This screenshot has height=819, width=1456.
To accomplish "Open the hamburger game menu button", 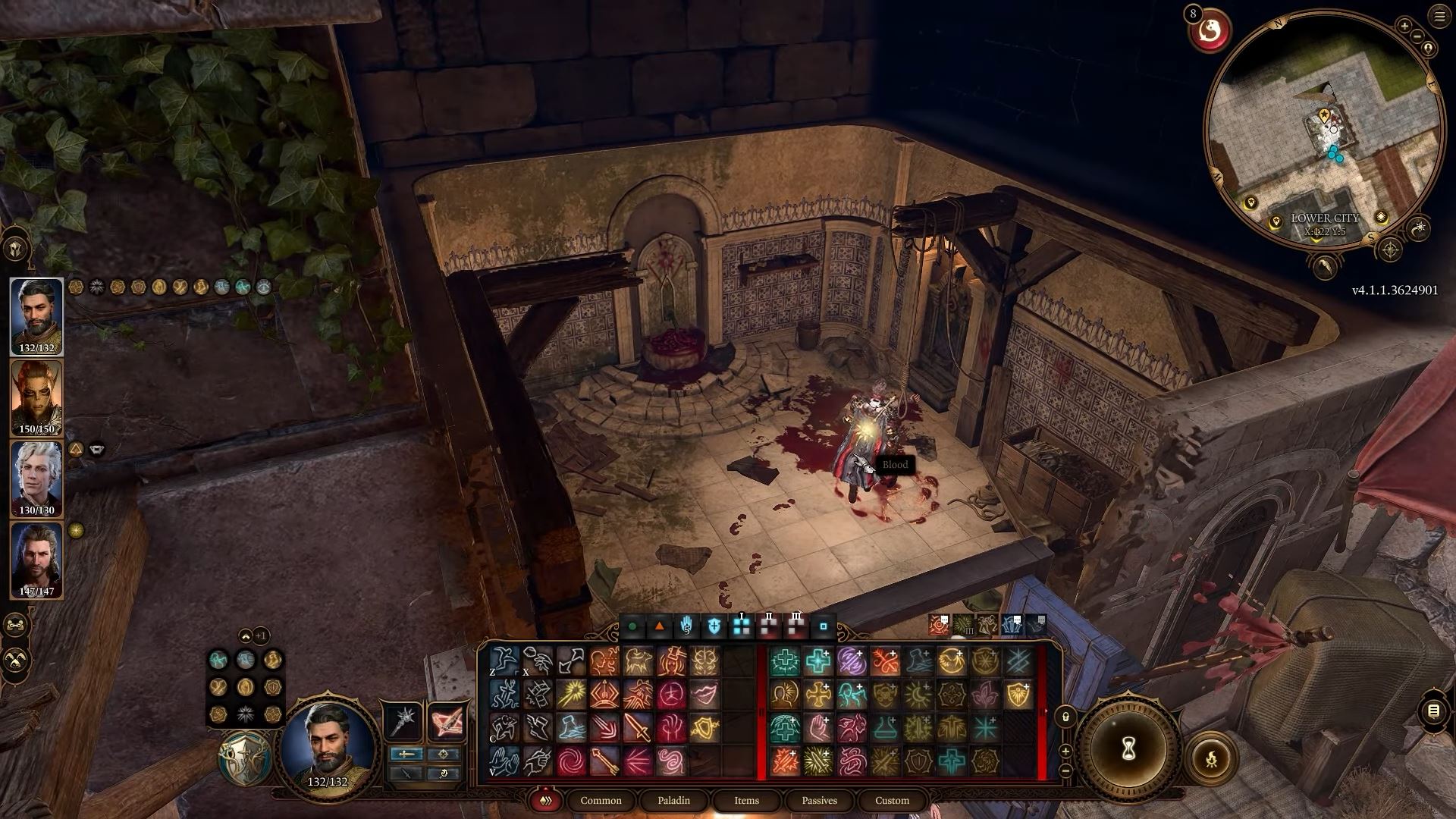I will 1439,17.
